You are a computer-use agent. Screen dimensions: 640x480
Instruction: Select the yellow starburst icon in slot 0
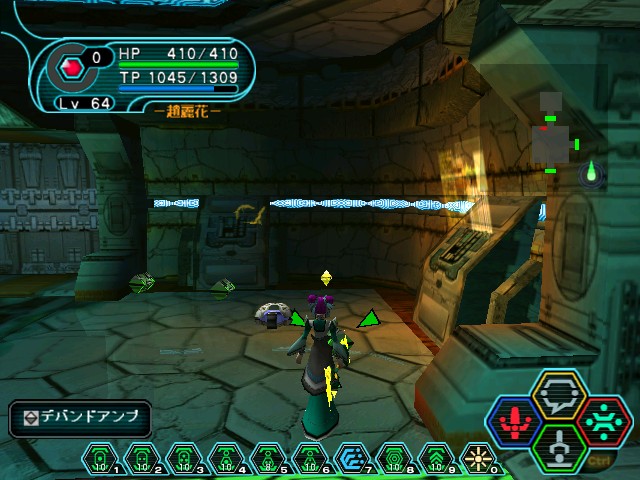pyautogui.click(x=477, y=458)
